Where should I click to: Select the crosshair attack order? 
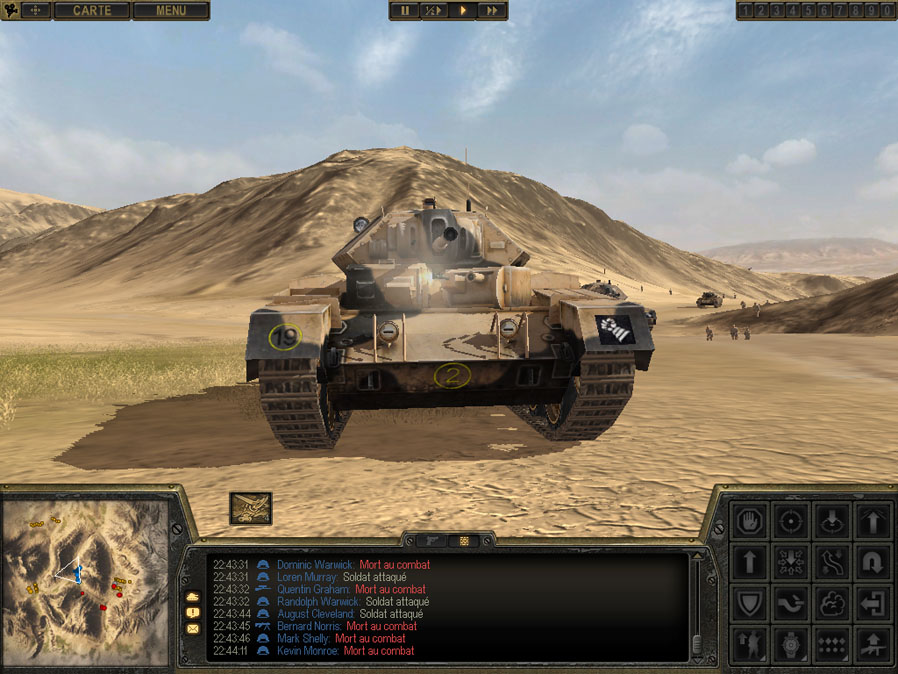(x=791, y=520)
